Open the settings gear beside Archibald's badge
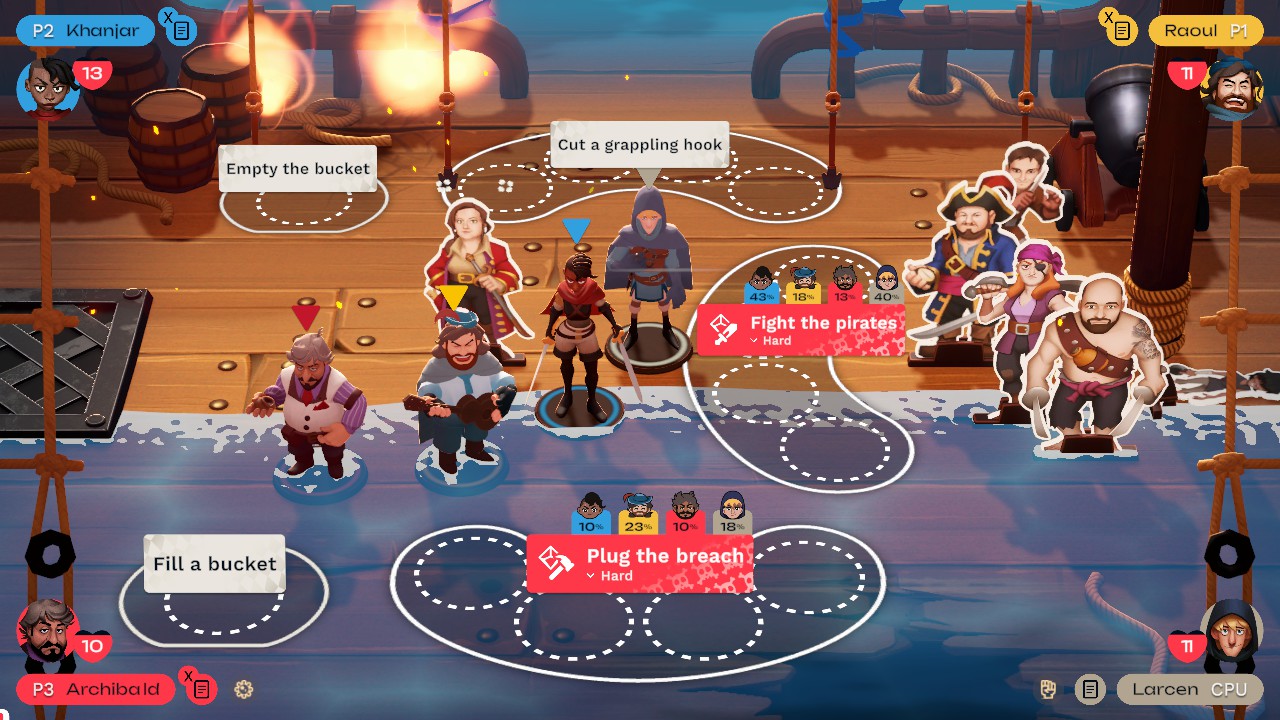Image resolution: width=1280 pixels, height=720 pixels. [x=243, y=689]
